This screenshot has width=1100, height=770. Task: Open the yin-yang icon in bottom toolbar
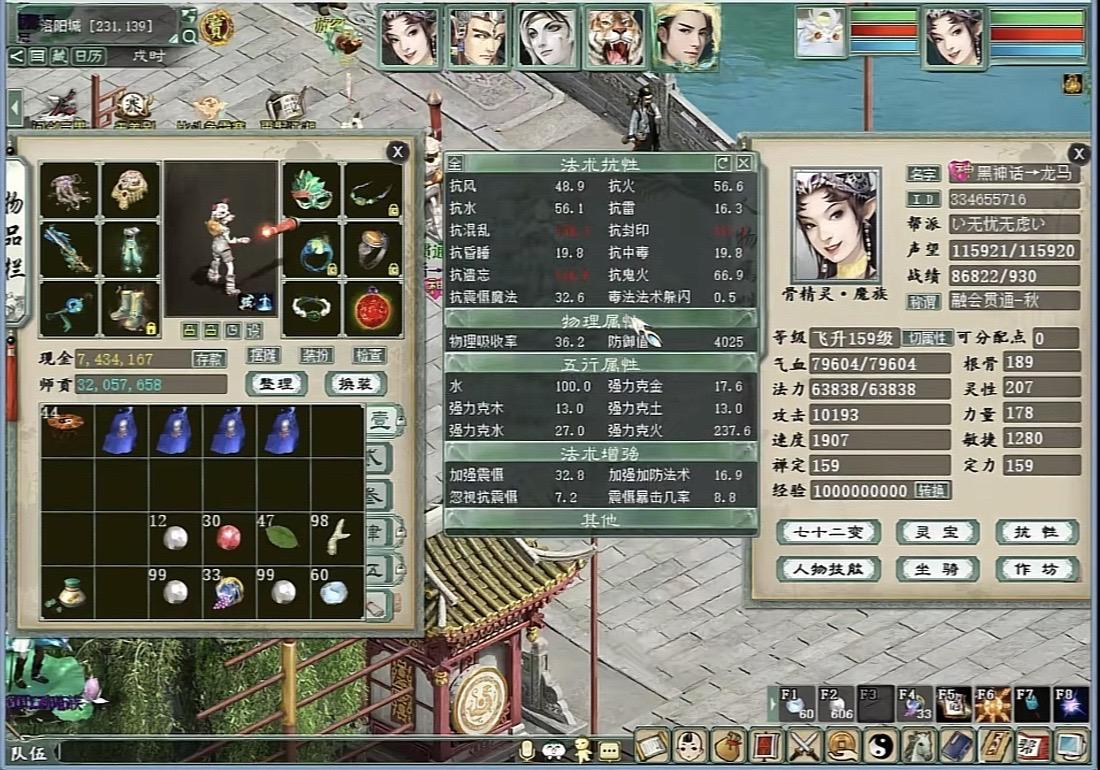click(x=882, y=747)
